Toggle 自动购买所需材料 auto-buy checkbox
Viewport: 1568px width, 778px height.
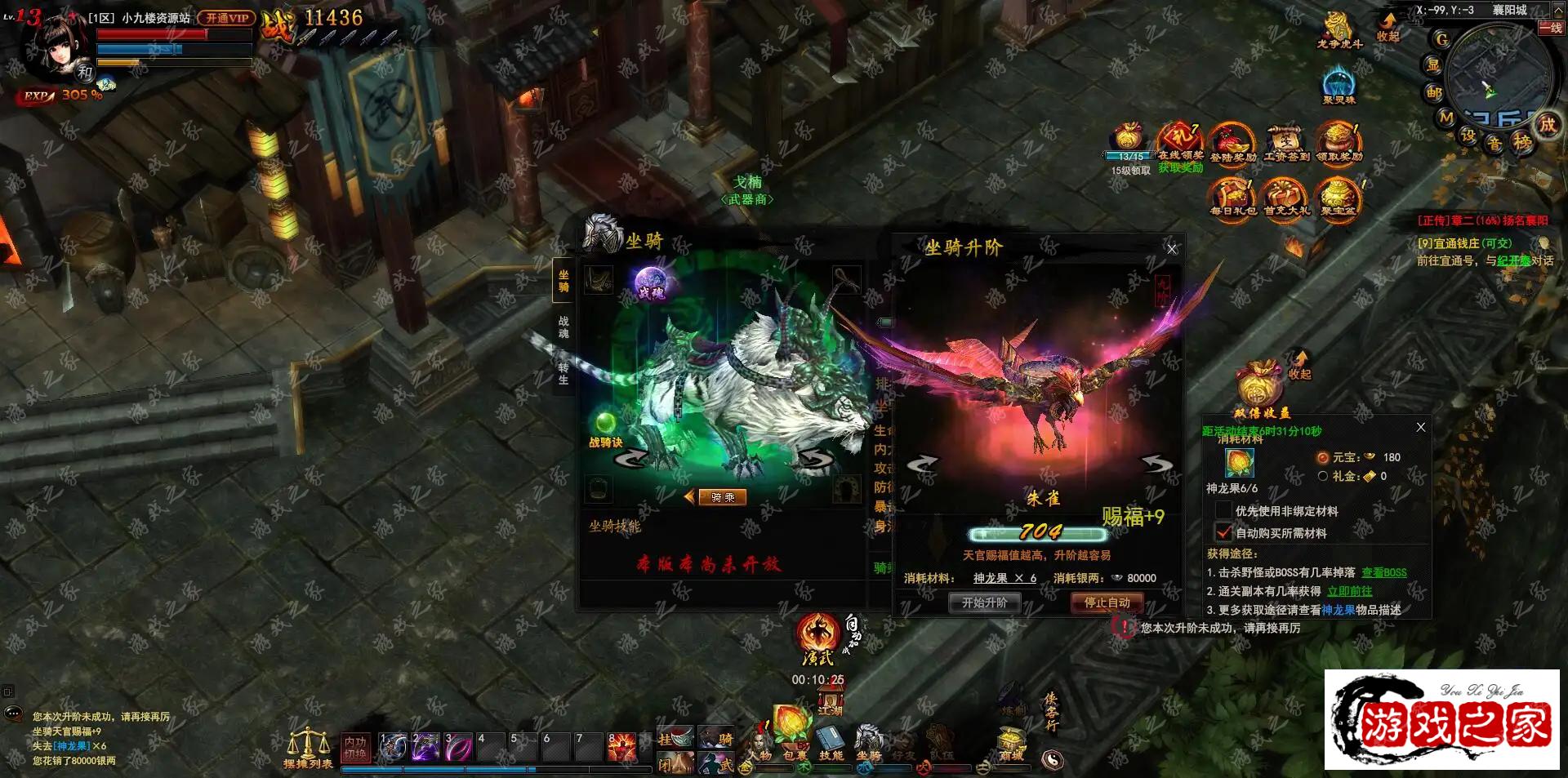click(x=1223, y=533)
